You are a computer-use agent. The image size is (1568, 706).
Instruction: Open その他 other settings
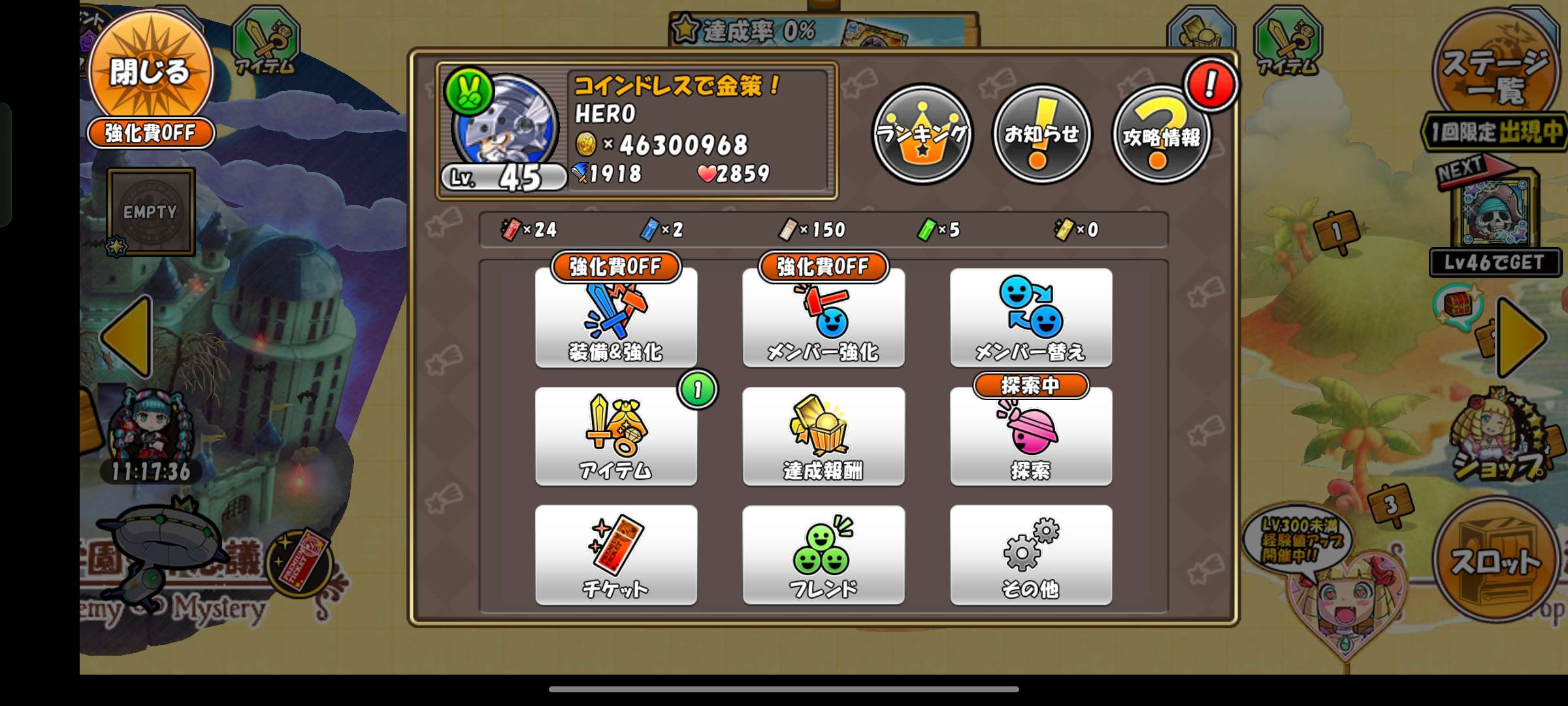click(1030, 554)
